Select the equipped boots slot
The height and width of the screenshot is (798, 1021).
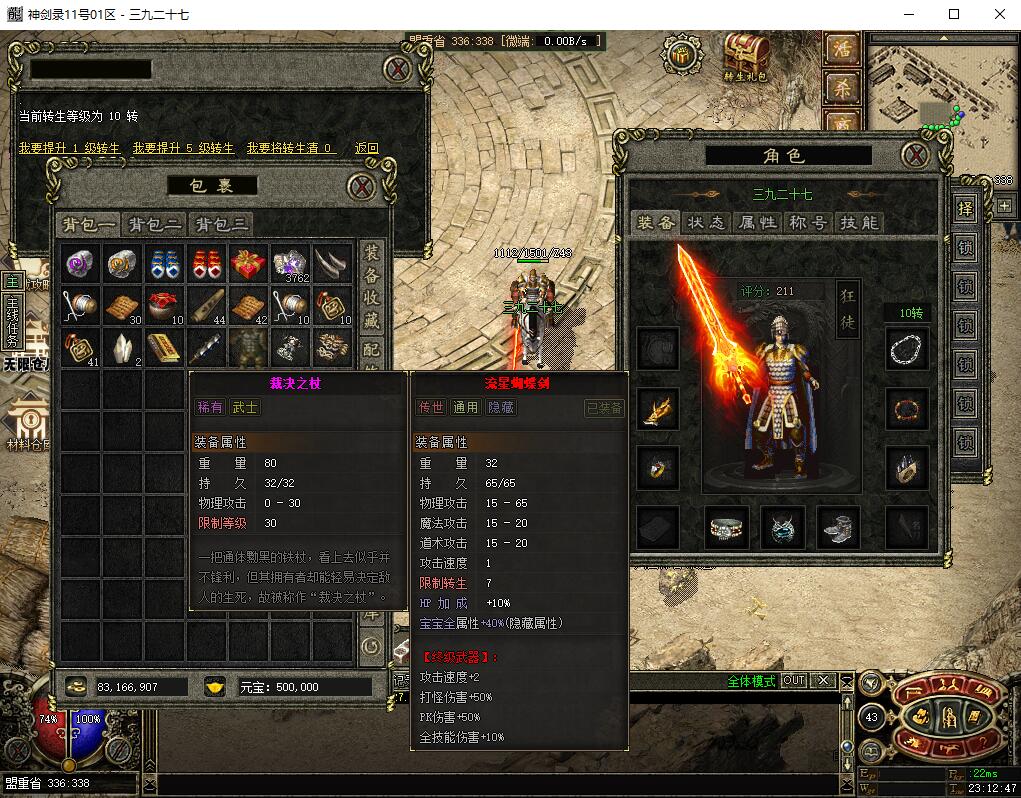[838, 527]
